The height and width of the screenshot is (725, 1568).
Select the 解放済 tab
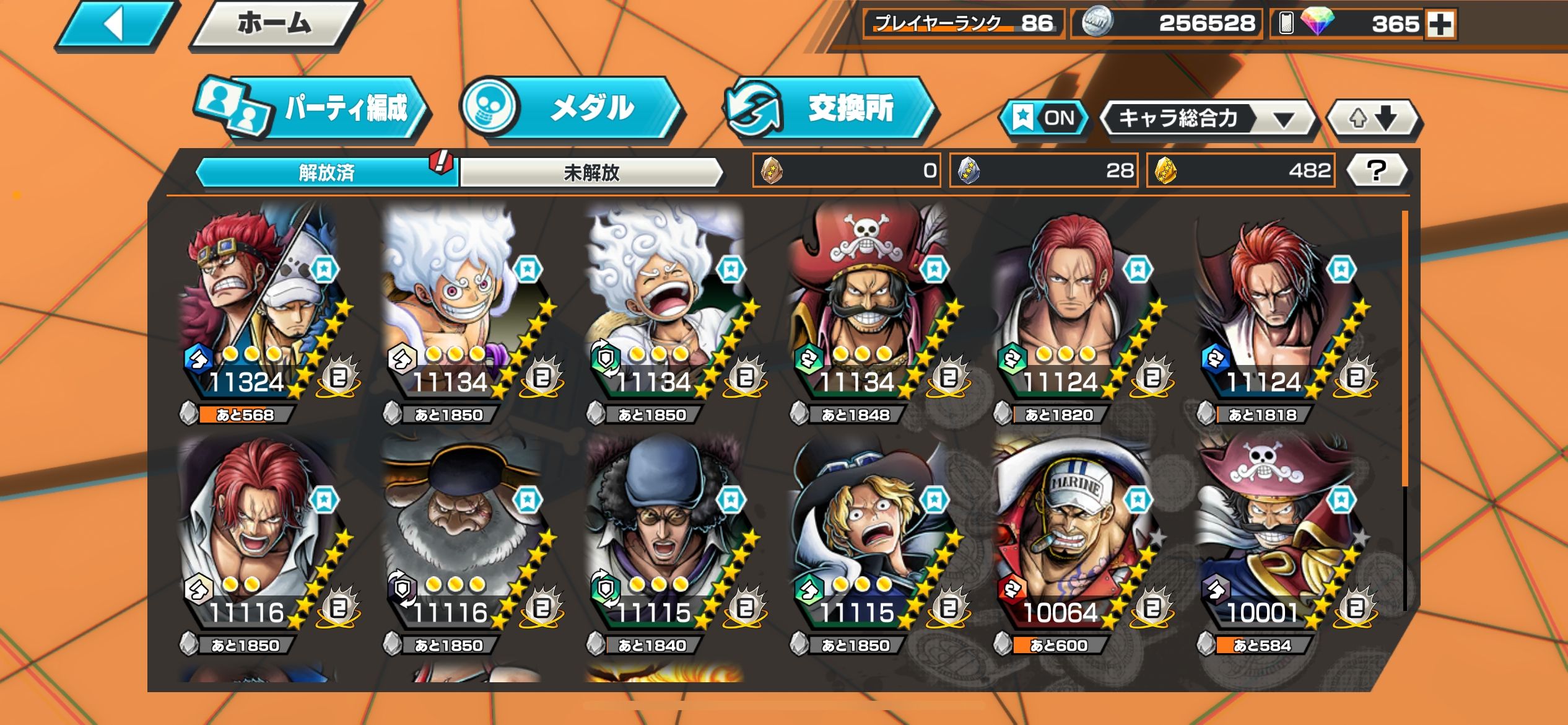(x=326, y=172)
